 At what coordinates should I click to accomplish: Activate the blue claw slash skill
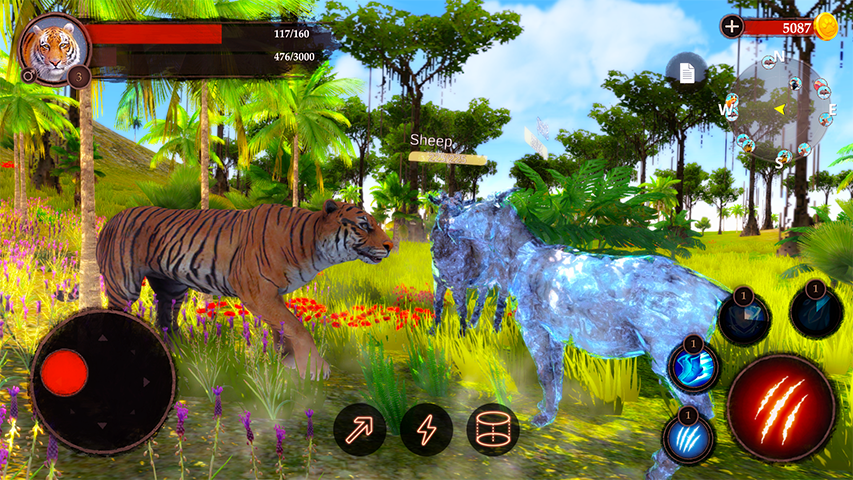(689, 436)
